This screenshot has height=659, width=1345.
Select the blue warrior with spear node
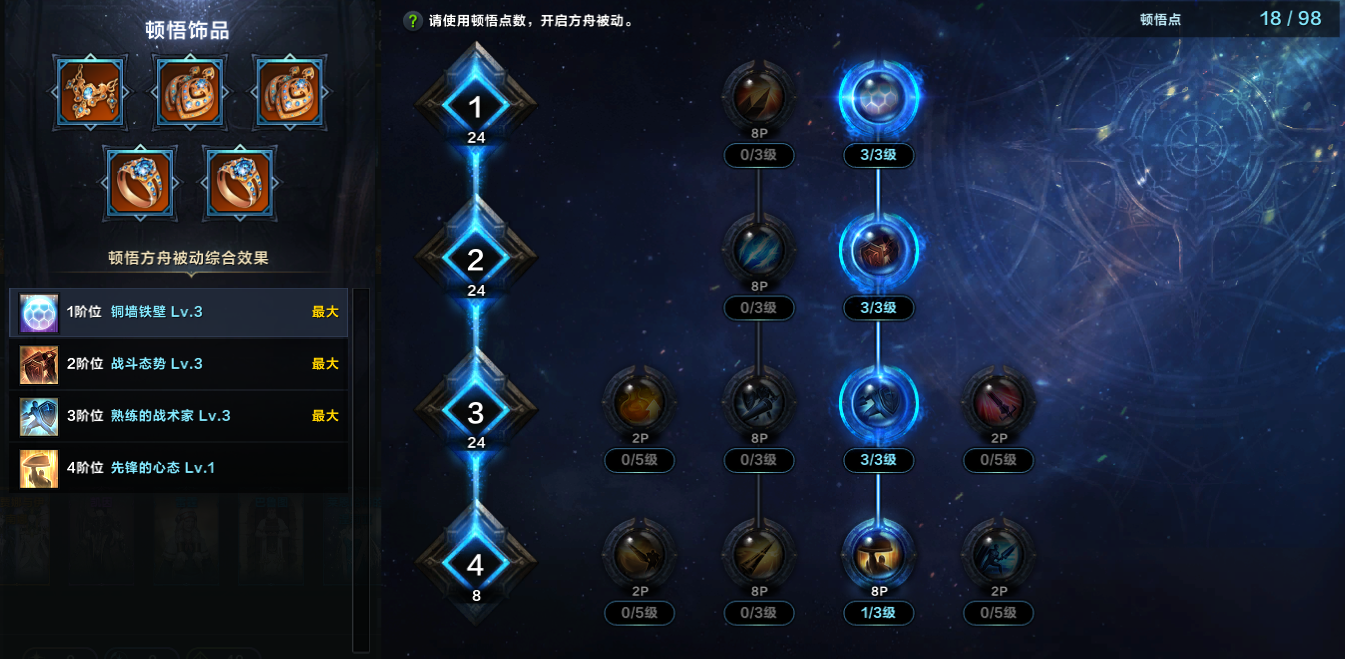point(998,554)
